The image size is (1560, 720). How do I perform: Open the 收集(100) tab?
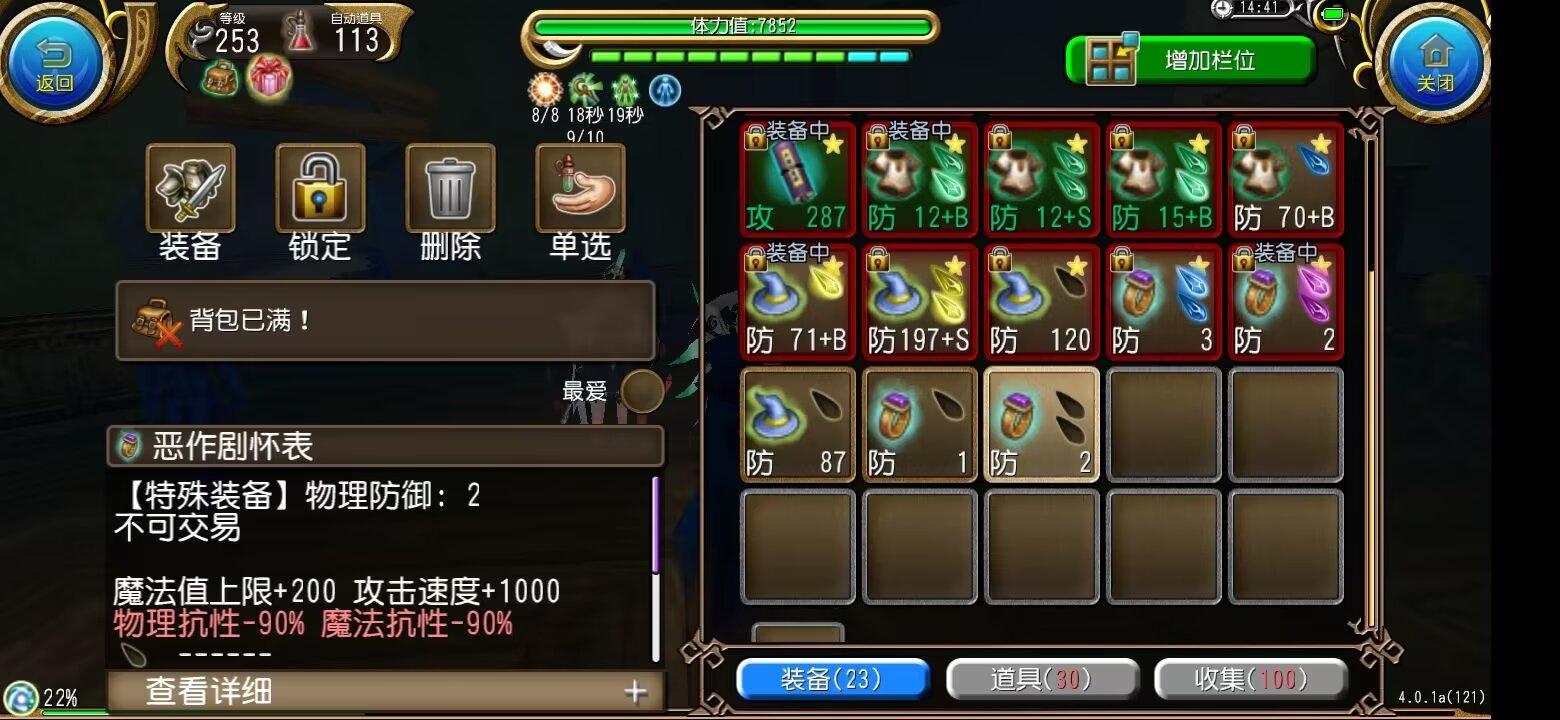pos(1250,679)
